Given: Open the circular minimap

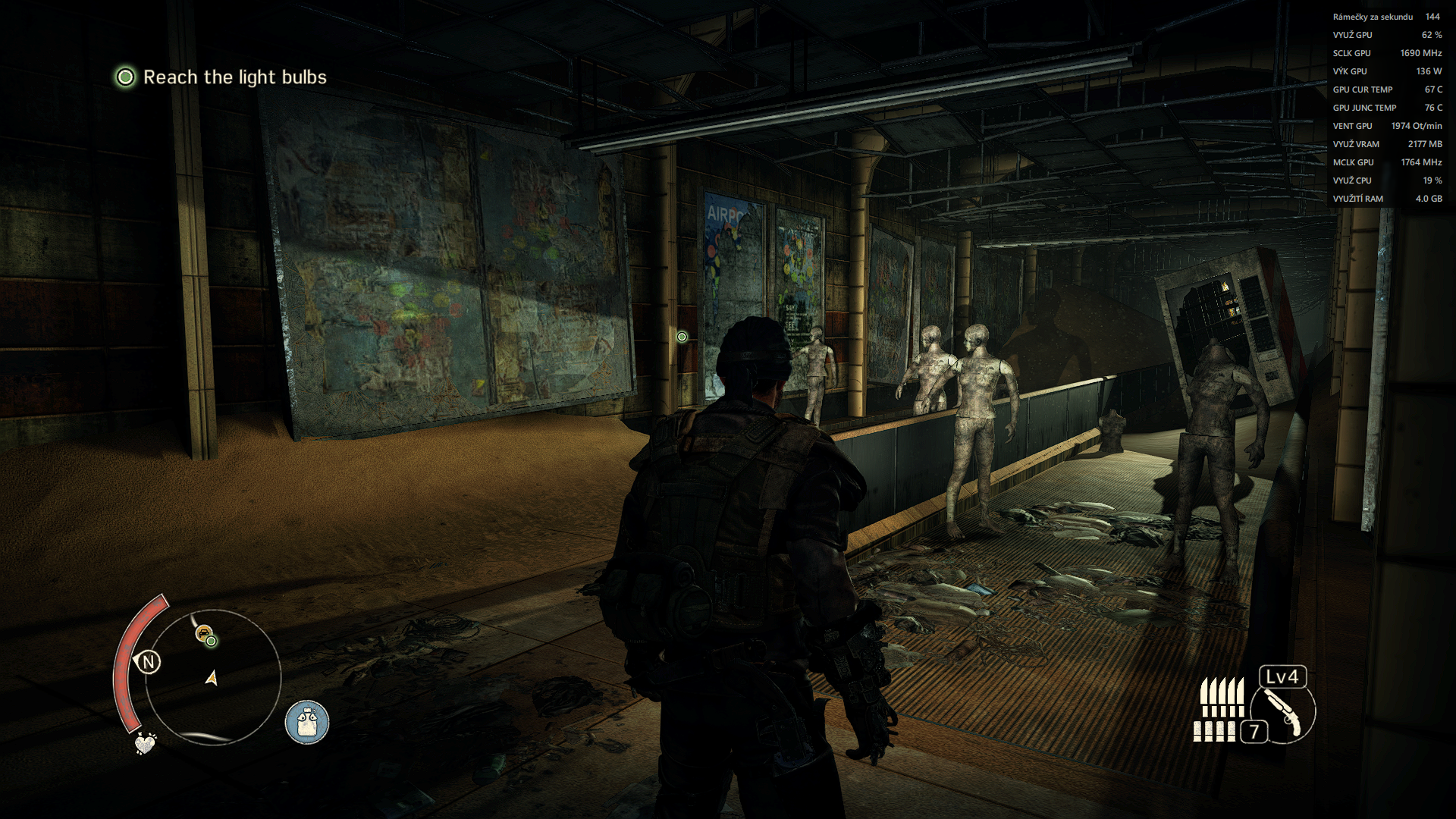Looking at the screenshot, I should 213,676.
